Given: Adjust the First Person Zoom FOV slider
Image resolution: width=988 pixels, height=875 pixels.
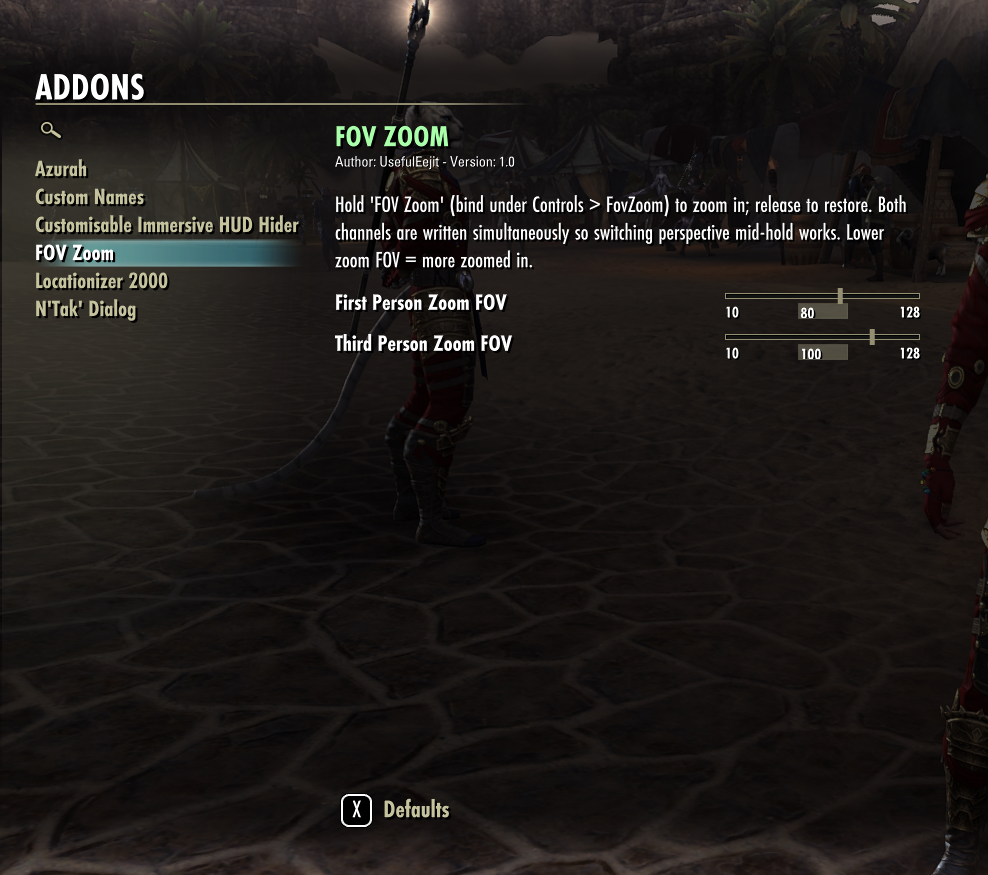Looking at the screenshot, I should click(840, 296).
